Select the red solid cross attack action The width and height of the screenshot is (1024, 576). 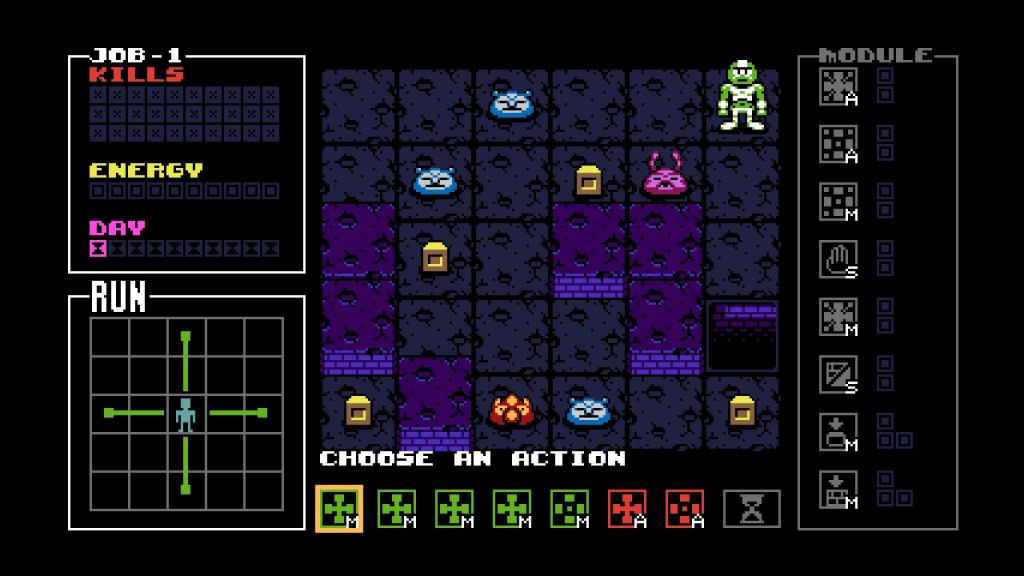point(627,508)
